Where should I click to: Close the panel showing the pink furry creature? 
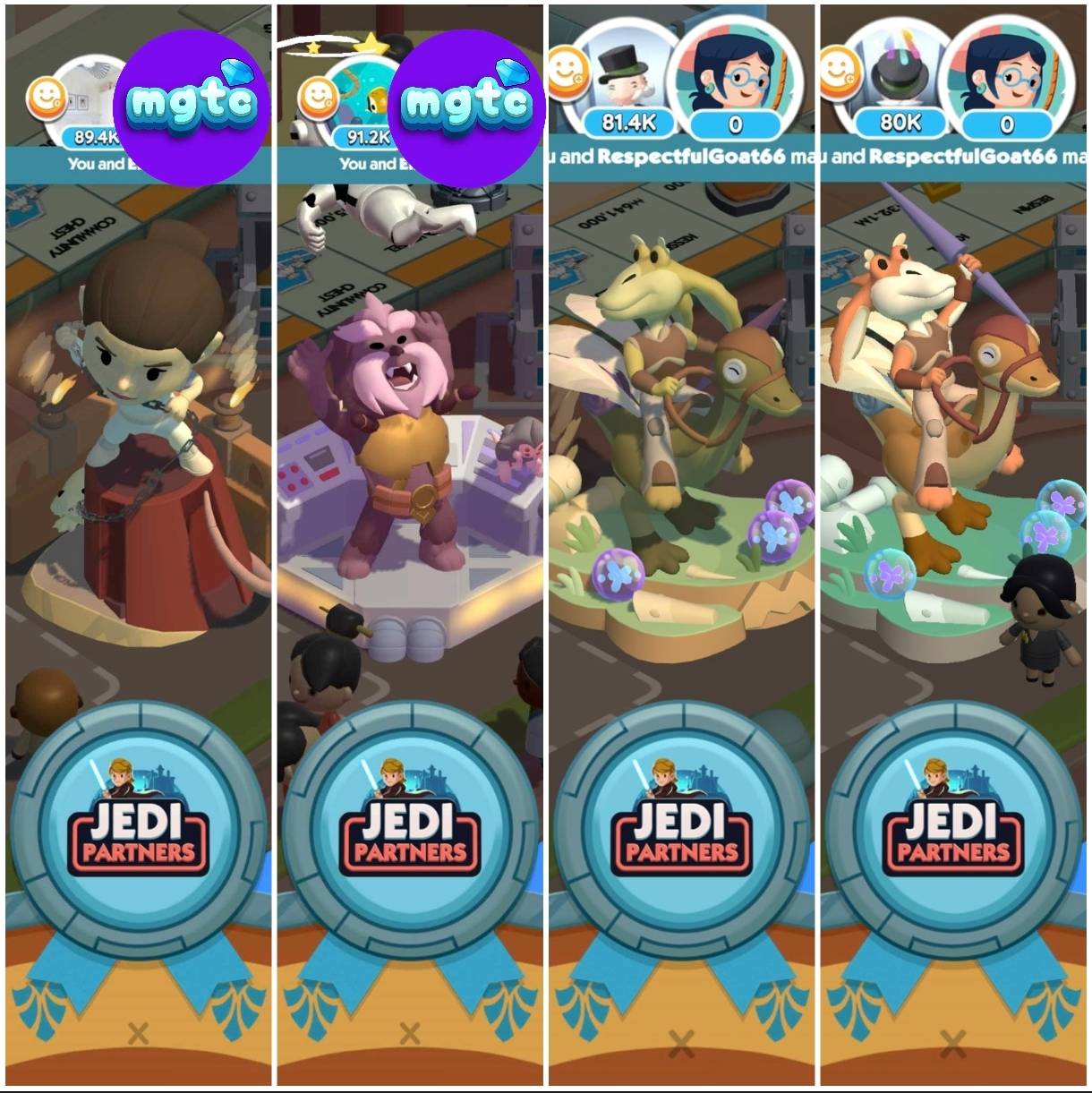410,1034
